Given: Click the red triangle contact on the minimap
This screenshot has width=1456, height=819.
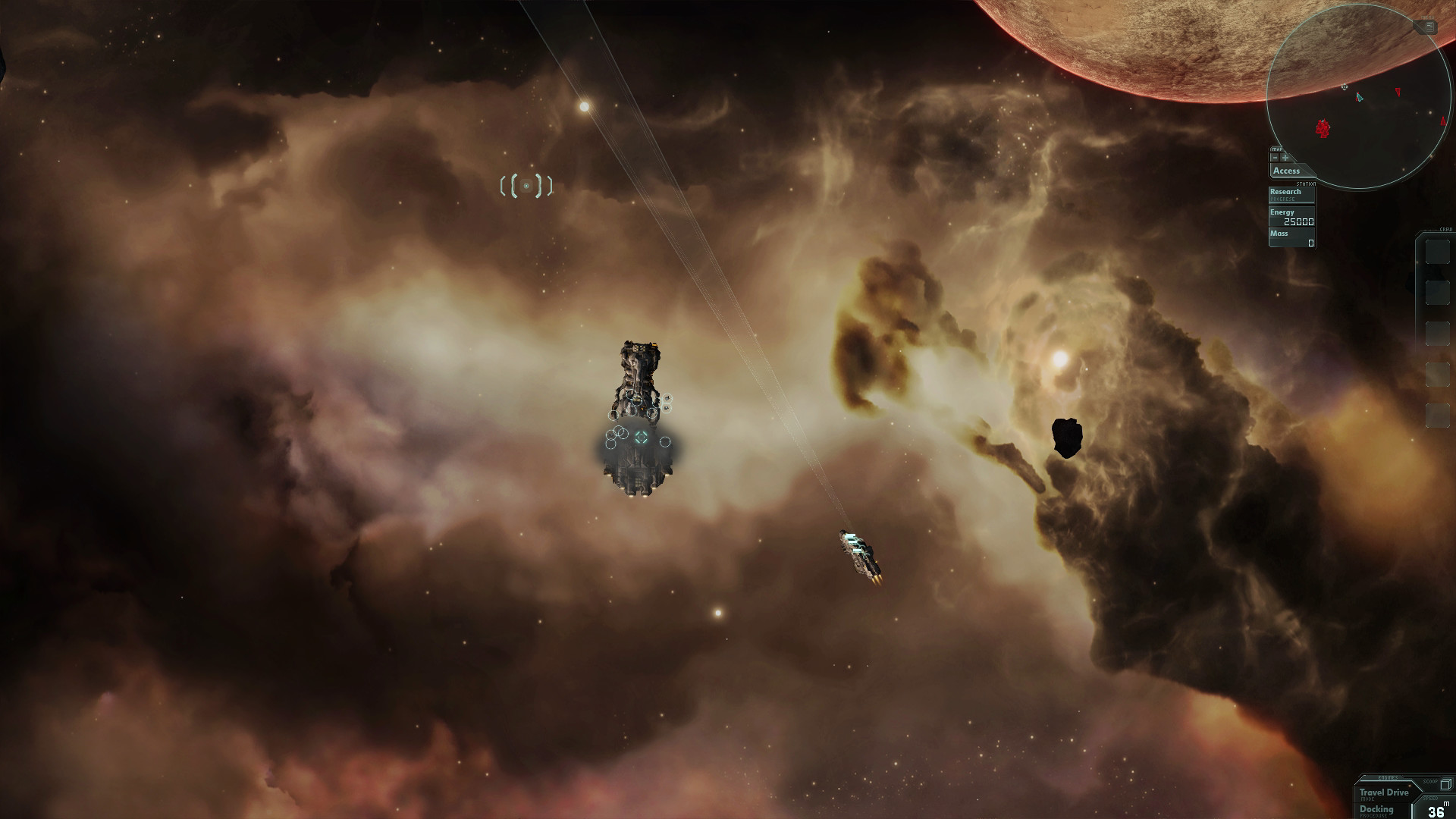Looking at the screenshot, I should click(1398, 91).
